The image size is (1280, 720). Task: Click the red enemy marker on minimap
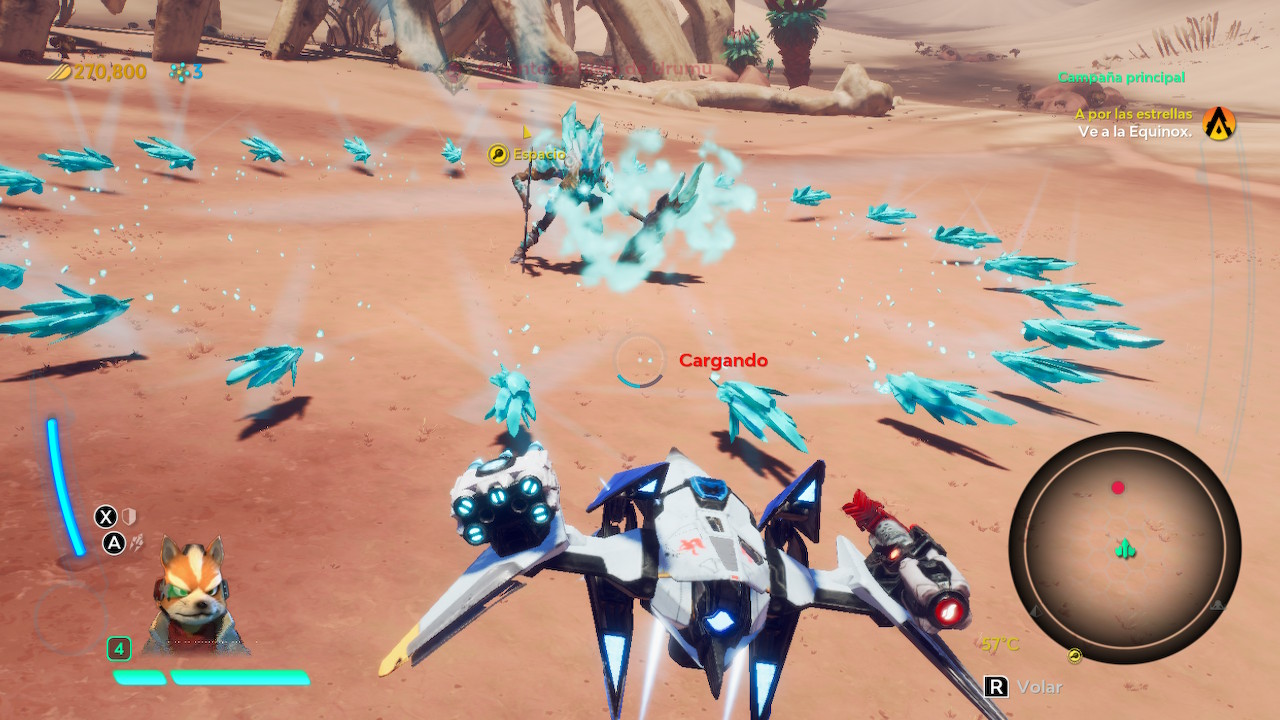[1118, 488]
